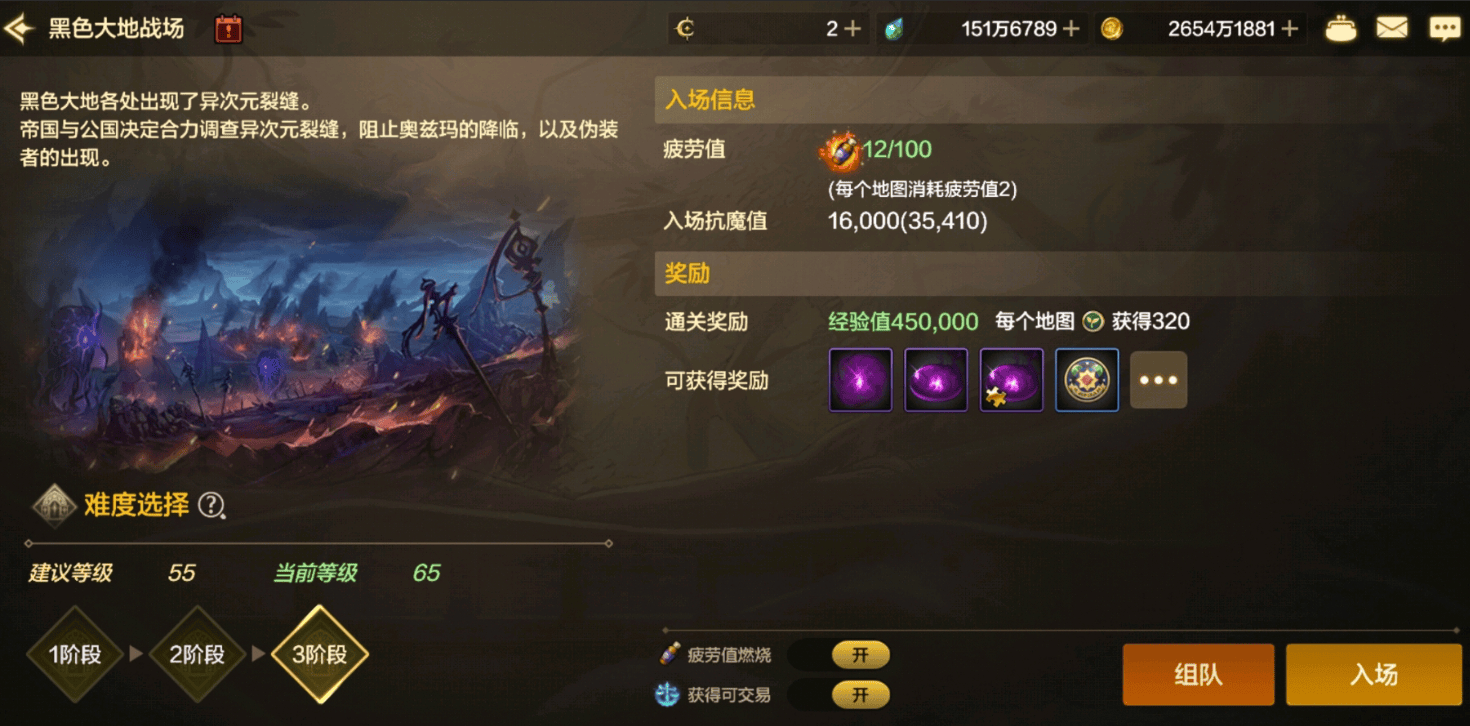Go back using the arrow button
The image size is (1470, 726).
pos(18,28)
